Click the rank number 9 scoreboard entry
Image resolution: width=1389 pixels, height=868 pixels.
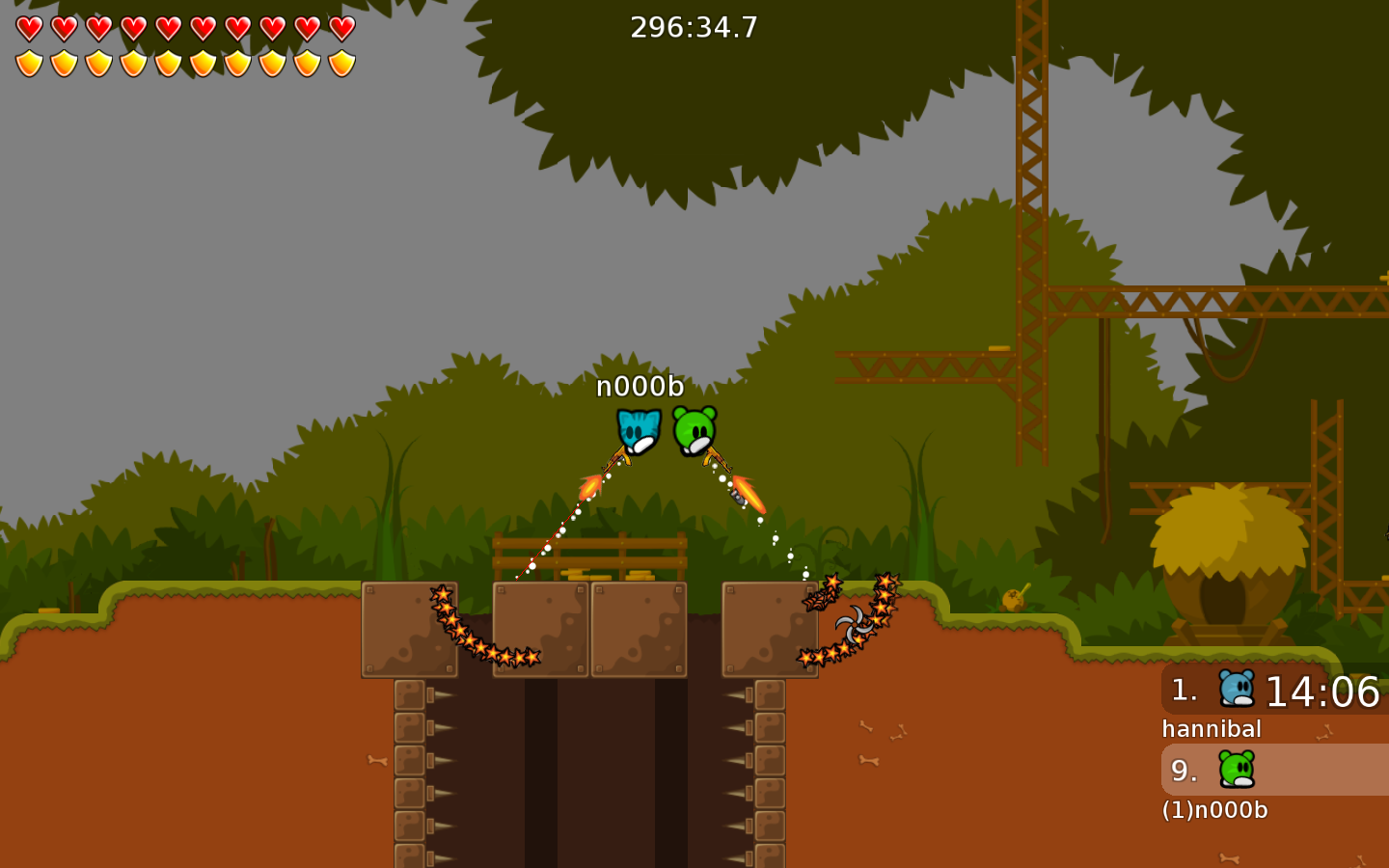click(1182, 771)
